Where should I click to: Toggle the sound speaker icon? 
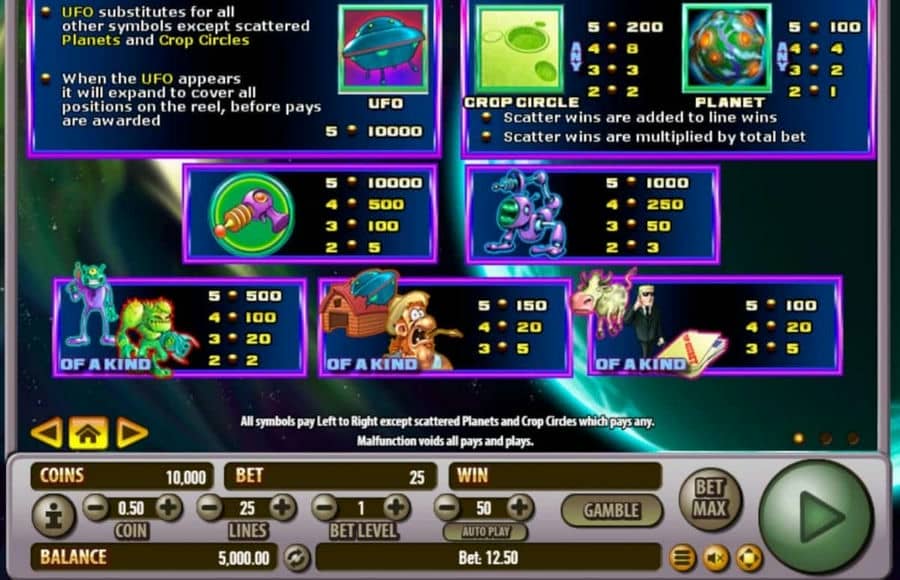(x=715, y=558)
